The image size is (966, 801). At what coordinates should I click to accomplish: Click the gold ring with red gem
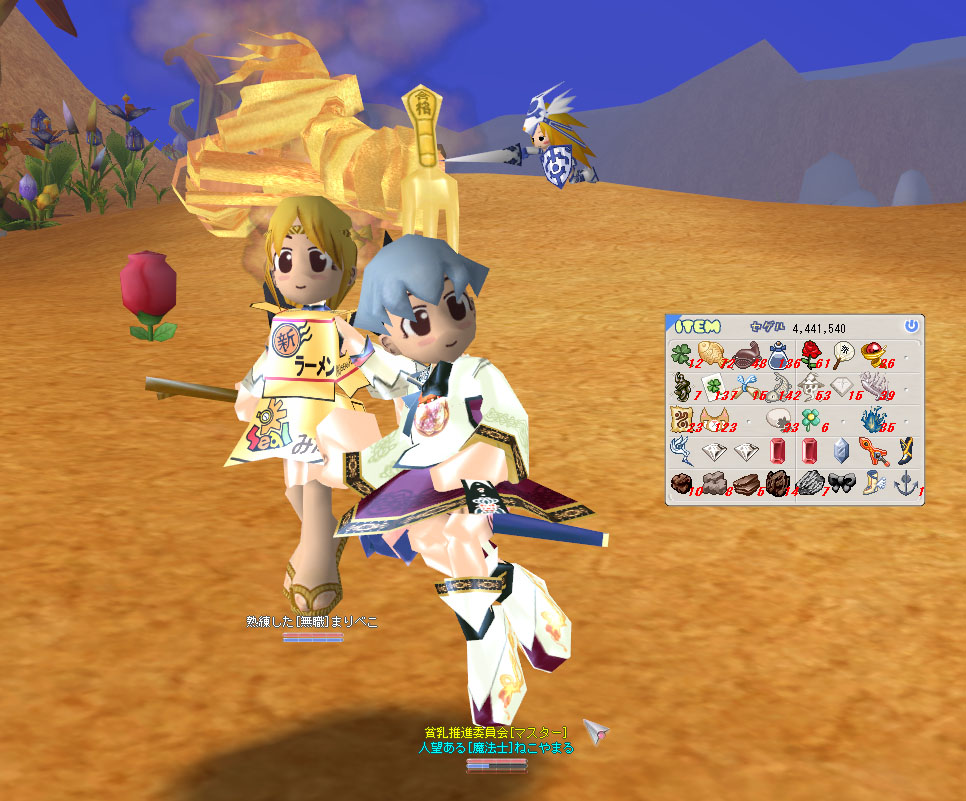(875, 353)
